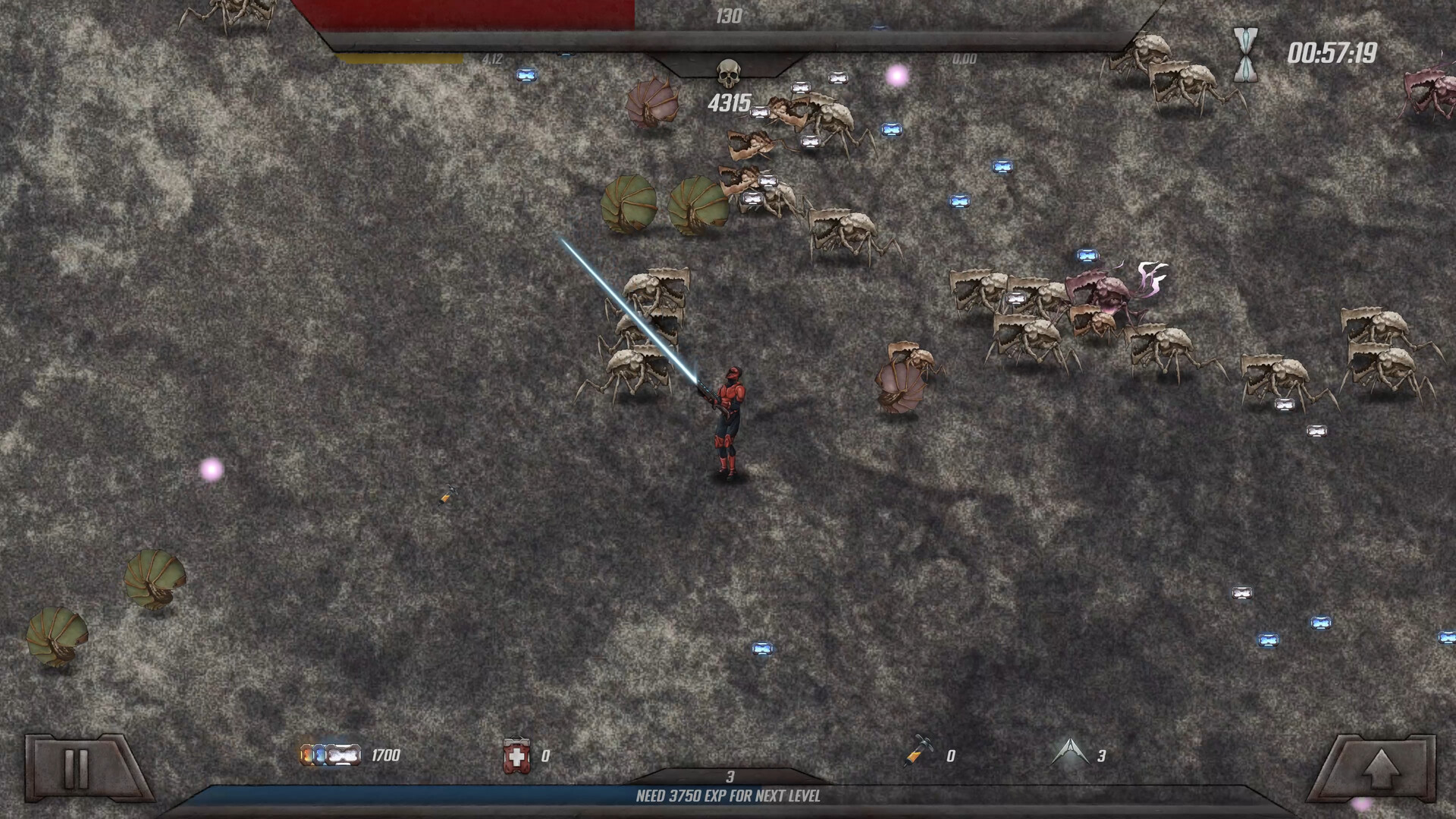This screenshot has width=1456, height=819.
Task: Click the 1700 currency counter value
Action: (384, 755)
